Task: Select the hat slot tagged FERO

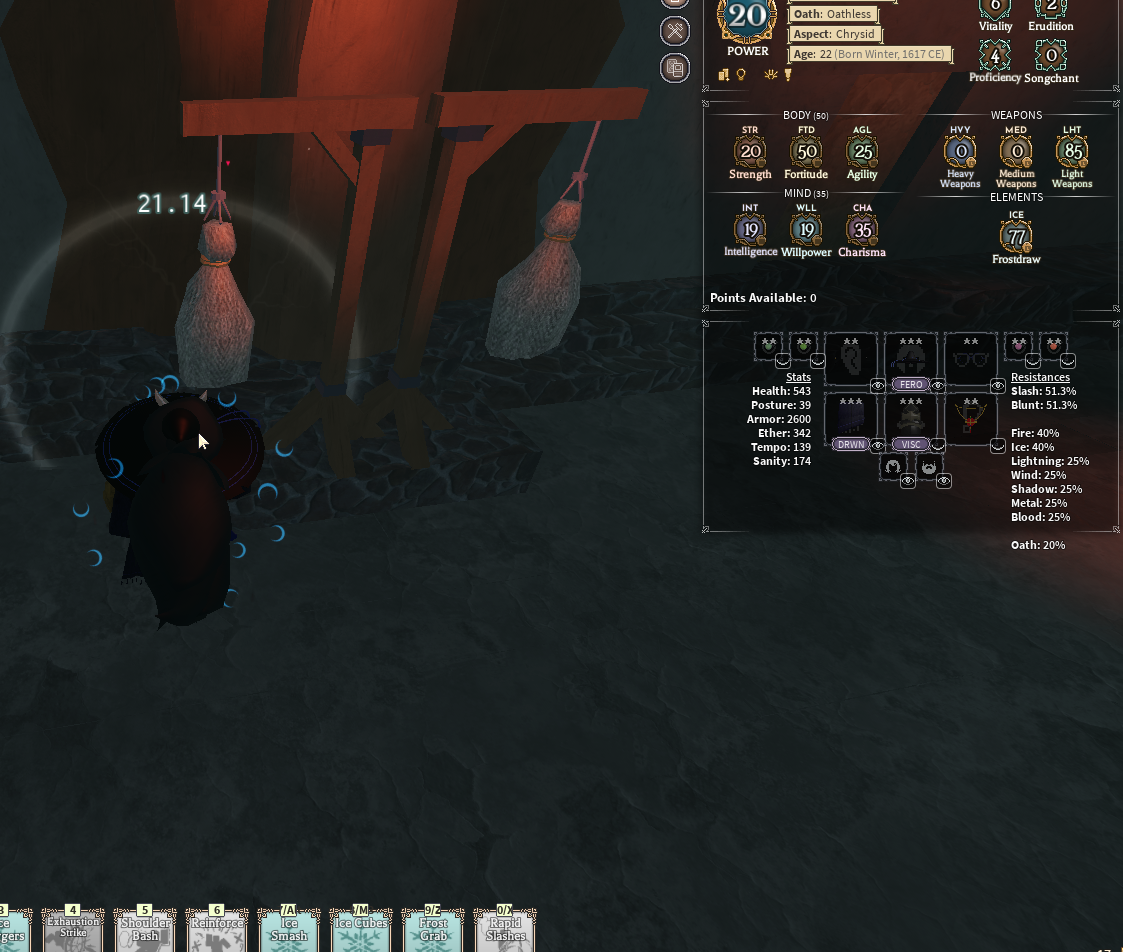Action: coord(910,358)
